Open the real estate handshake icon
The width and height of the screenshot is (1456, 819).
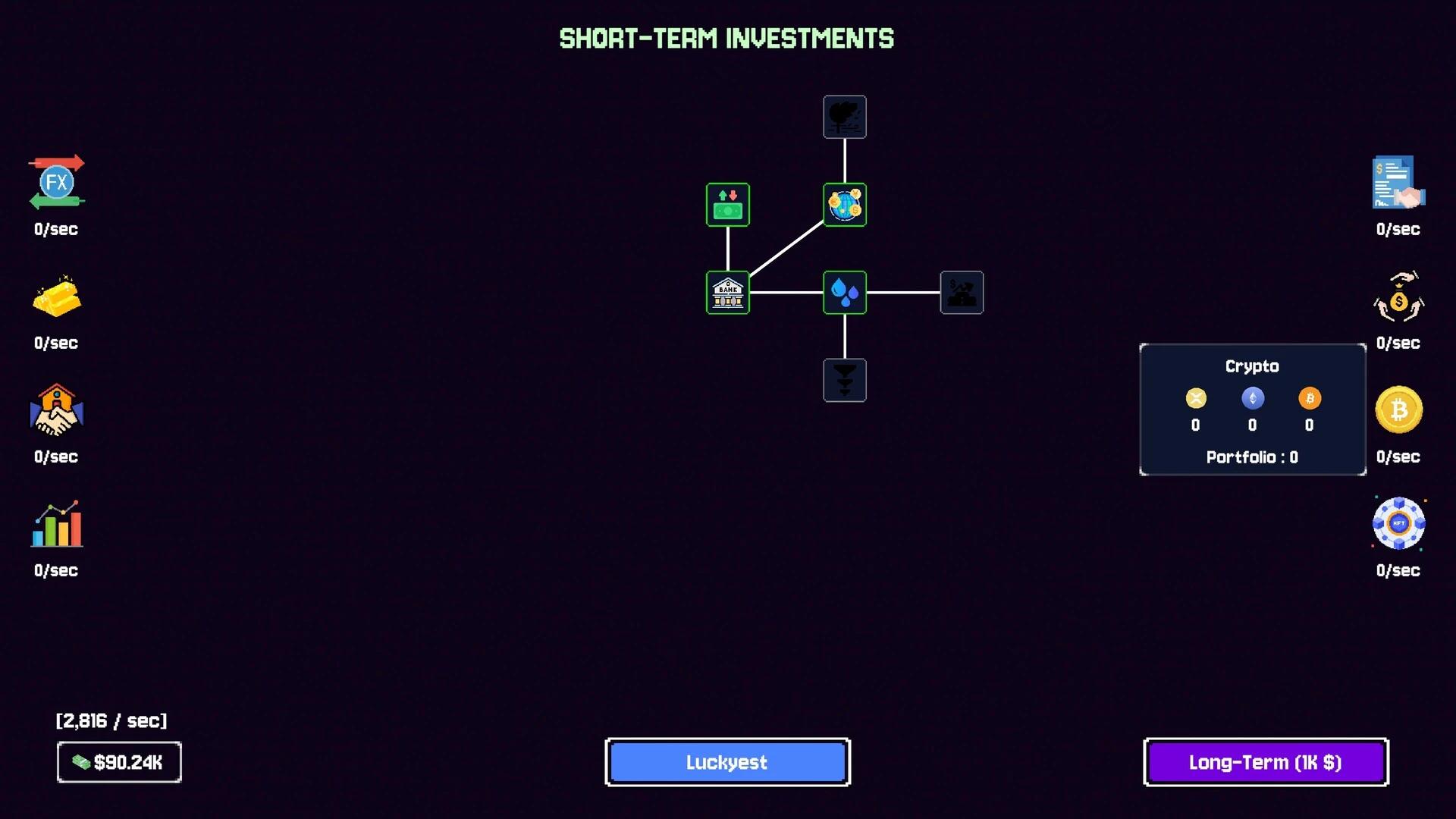tap(55, 410)
